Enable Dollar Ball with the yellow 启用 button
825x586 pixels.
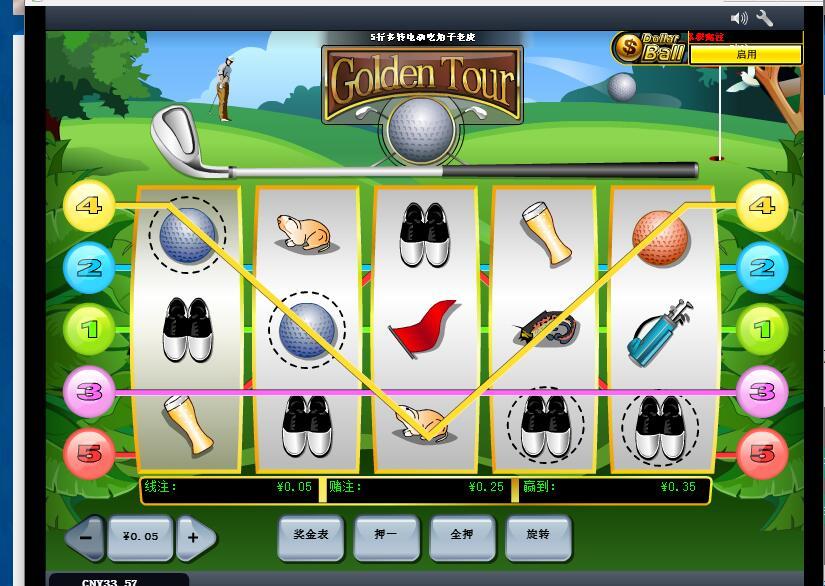click(746, 55)
